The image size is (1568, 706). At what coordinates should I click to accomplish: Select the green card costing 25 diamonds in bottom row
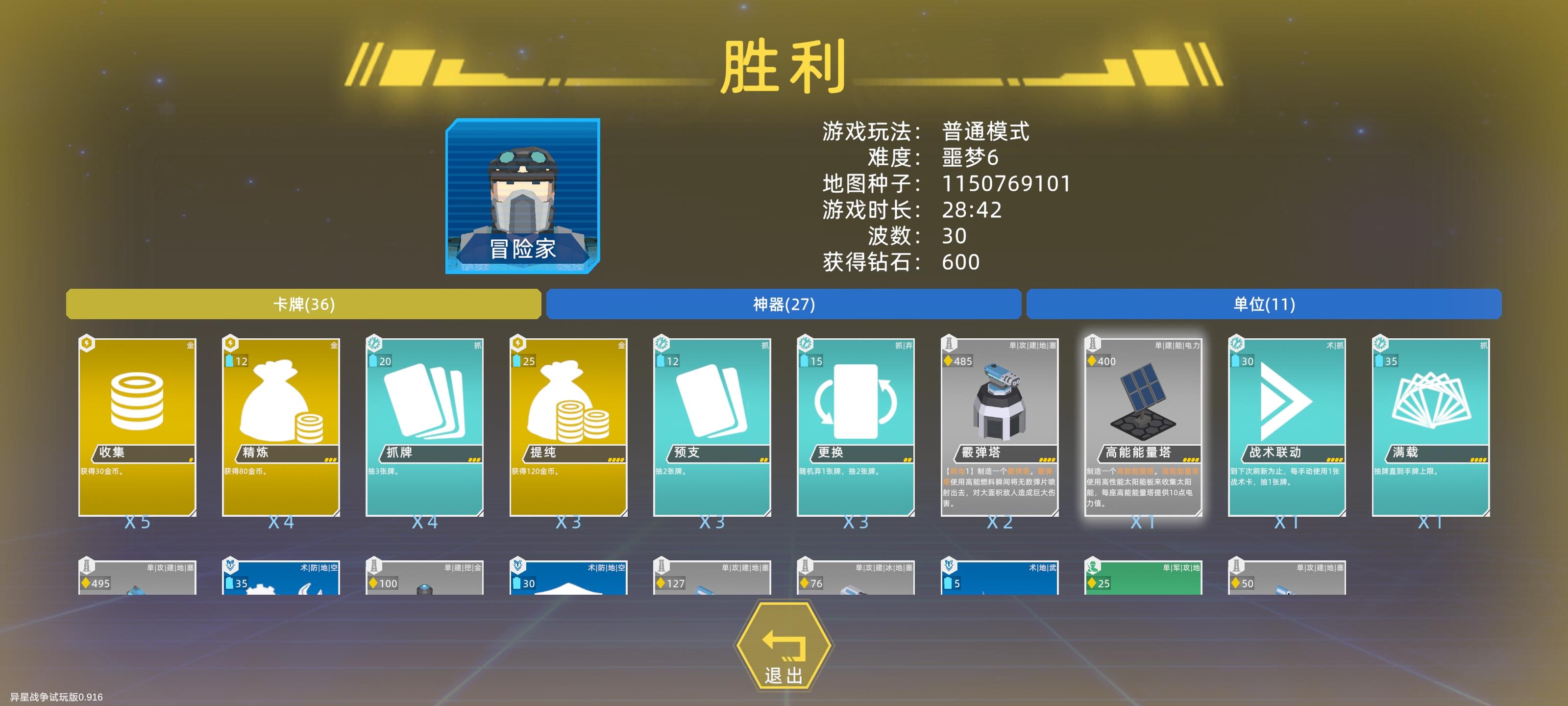[x=1144, y=579]
